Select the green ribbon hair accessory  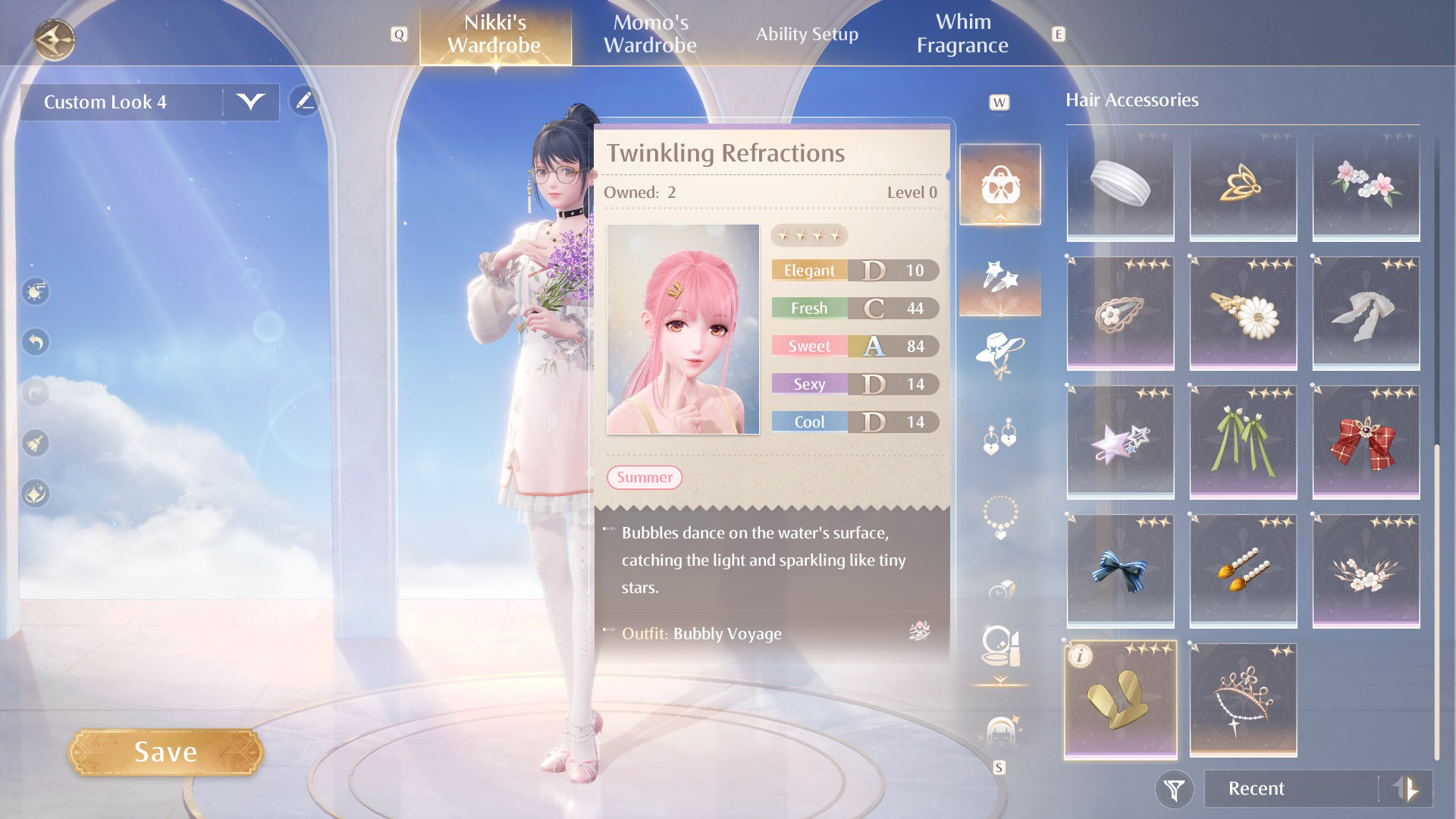(1243, 442)
